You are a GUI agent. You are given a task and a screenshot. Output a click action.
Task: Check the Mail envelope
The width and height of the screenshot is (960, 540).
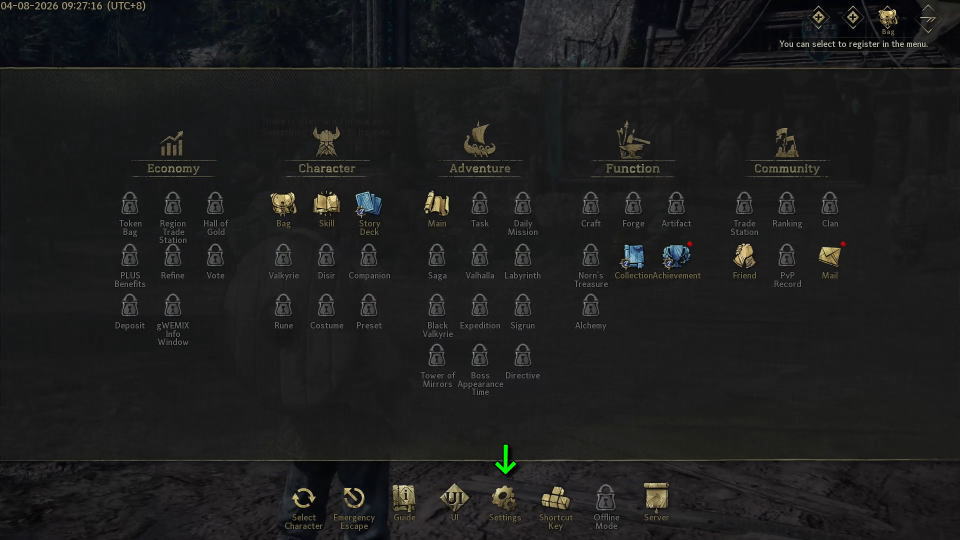pyautogui.click(x=830, y=257)
